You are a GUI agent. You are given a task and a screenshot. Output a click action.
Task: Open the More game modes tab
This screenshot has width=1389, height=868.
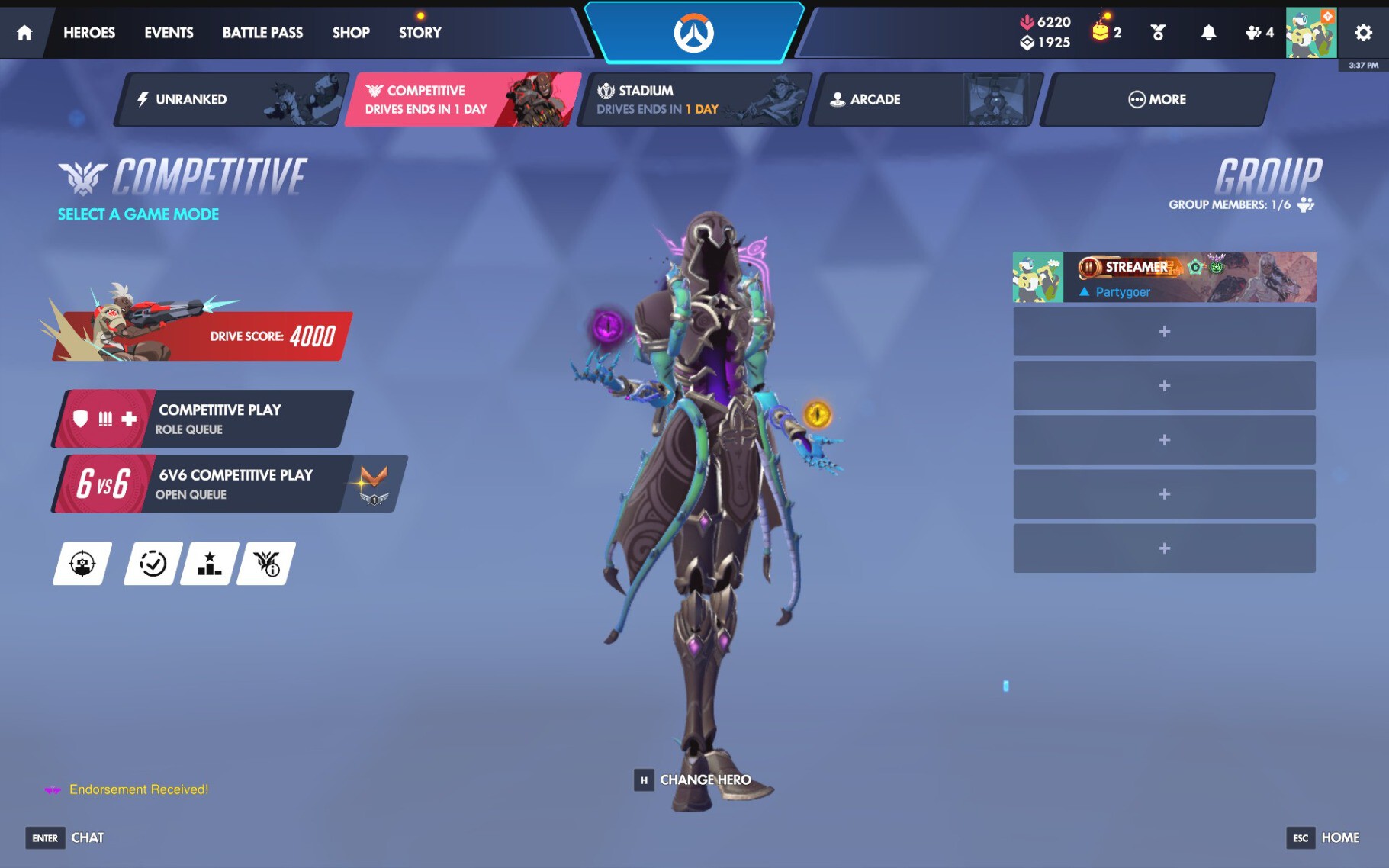[1156, 99]
